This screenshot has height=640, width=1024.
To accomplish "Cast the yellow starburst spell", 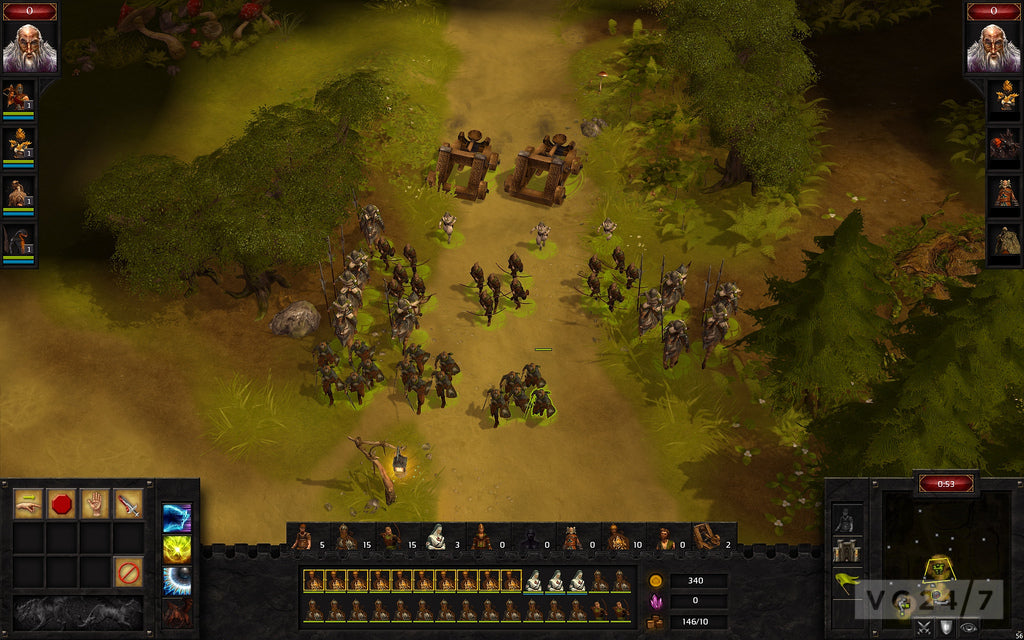I will (x=177, y=548).
